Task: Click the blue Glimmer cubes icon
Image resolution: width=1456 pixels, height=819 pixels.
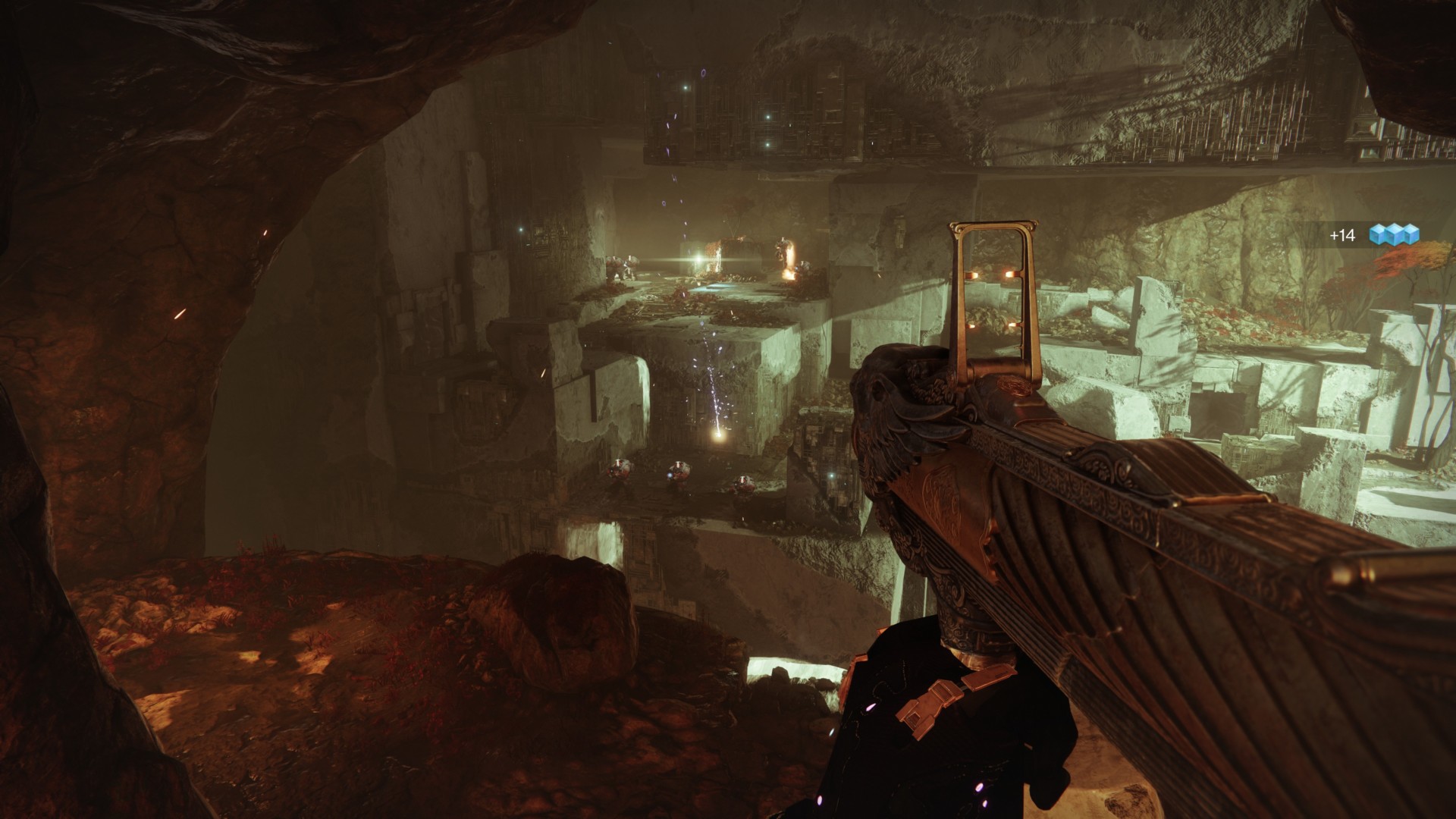Action: pyautogui.click(x=1393, y=235)
